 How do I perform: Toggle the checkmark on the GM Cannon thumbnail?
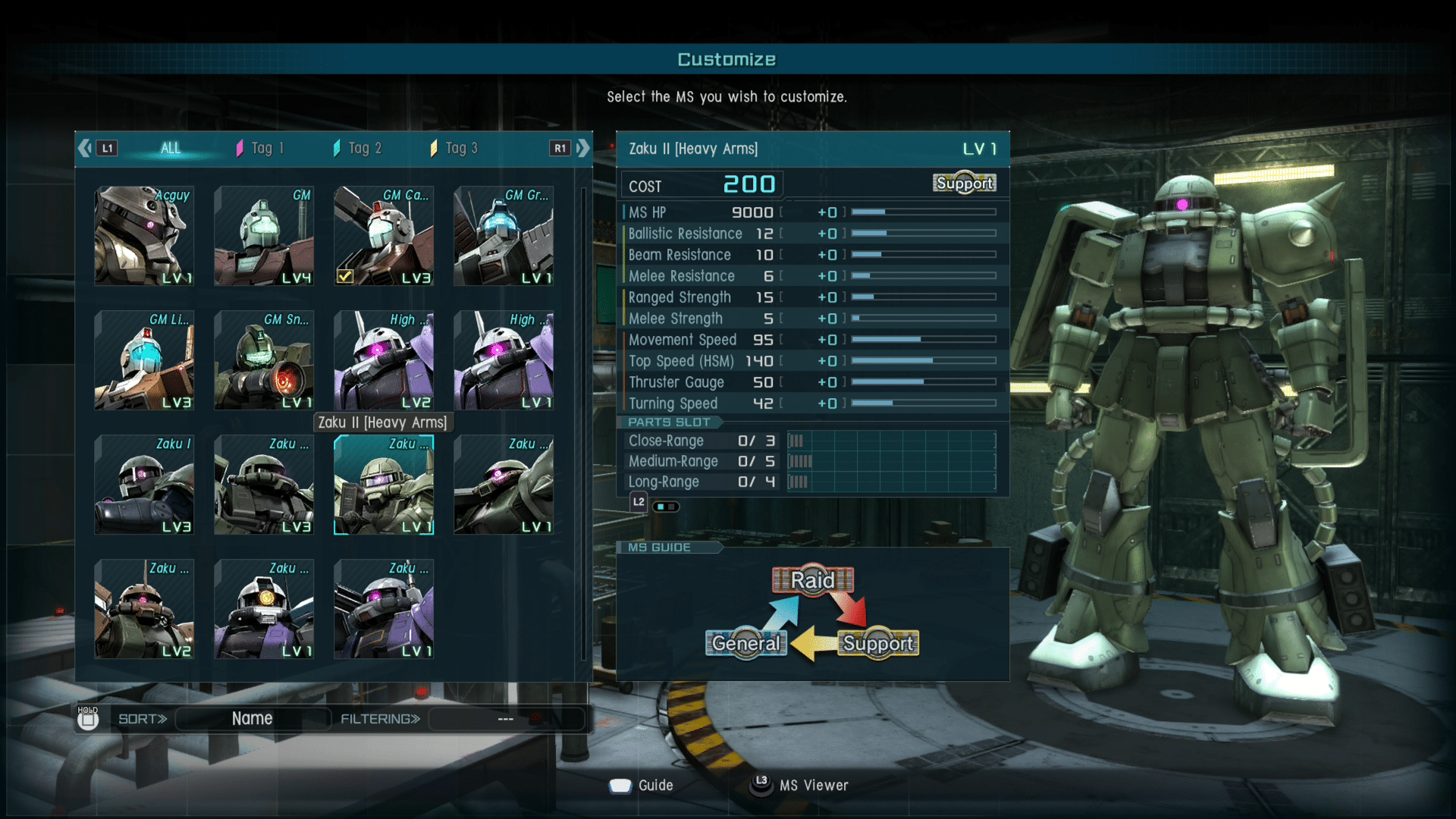coord(345,277)
